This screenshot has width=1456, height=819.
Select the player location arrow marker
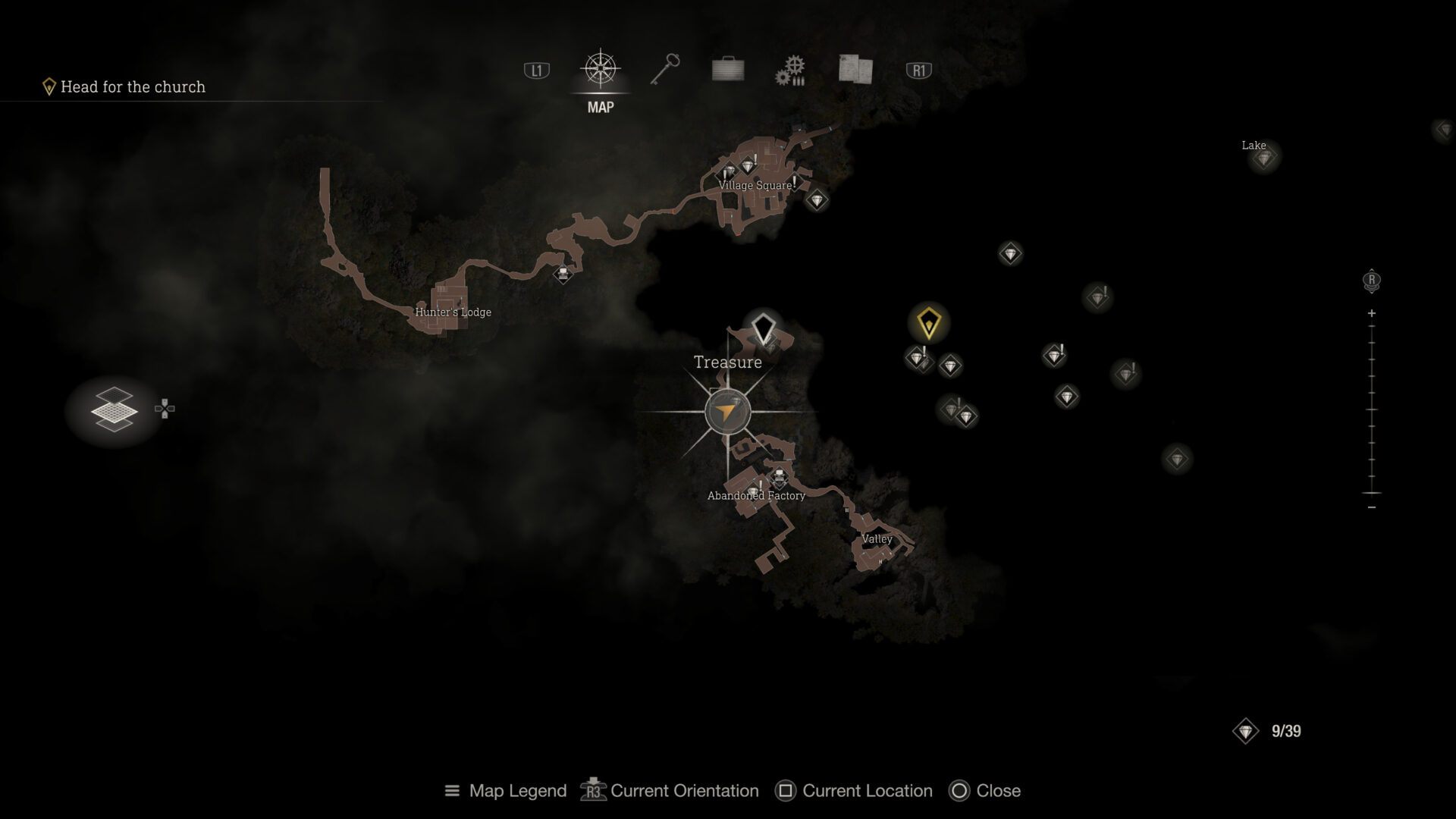(729, 412)
